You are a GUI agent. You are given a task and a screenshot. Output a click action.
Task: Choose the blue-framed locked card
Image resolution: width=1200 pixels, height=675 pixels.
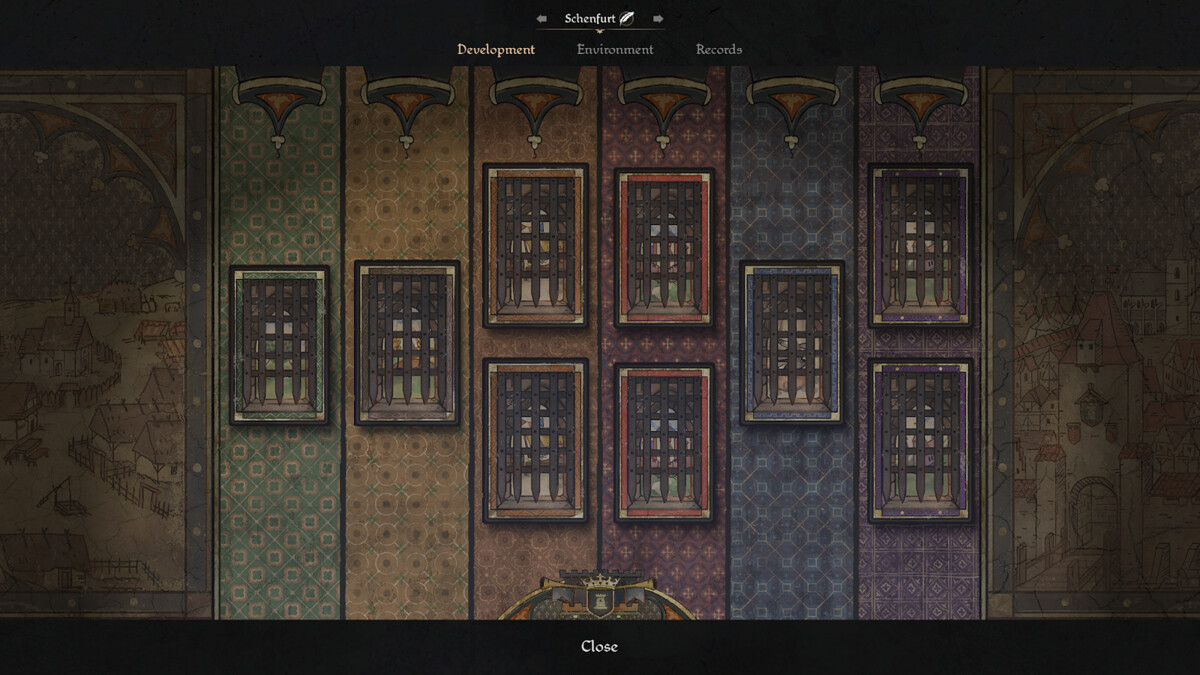[792, 343]
